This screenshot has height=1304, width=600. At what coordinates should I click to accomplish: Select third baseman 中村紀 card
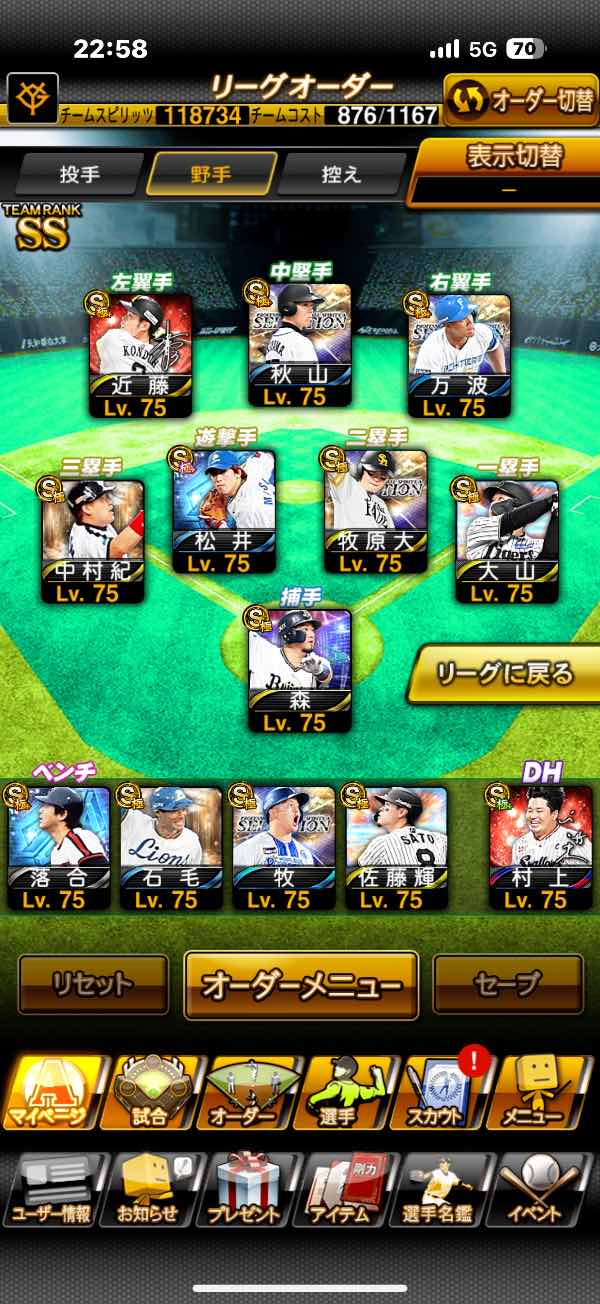point(93,541)
